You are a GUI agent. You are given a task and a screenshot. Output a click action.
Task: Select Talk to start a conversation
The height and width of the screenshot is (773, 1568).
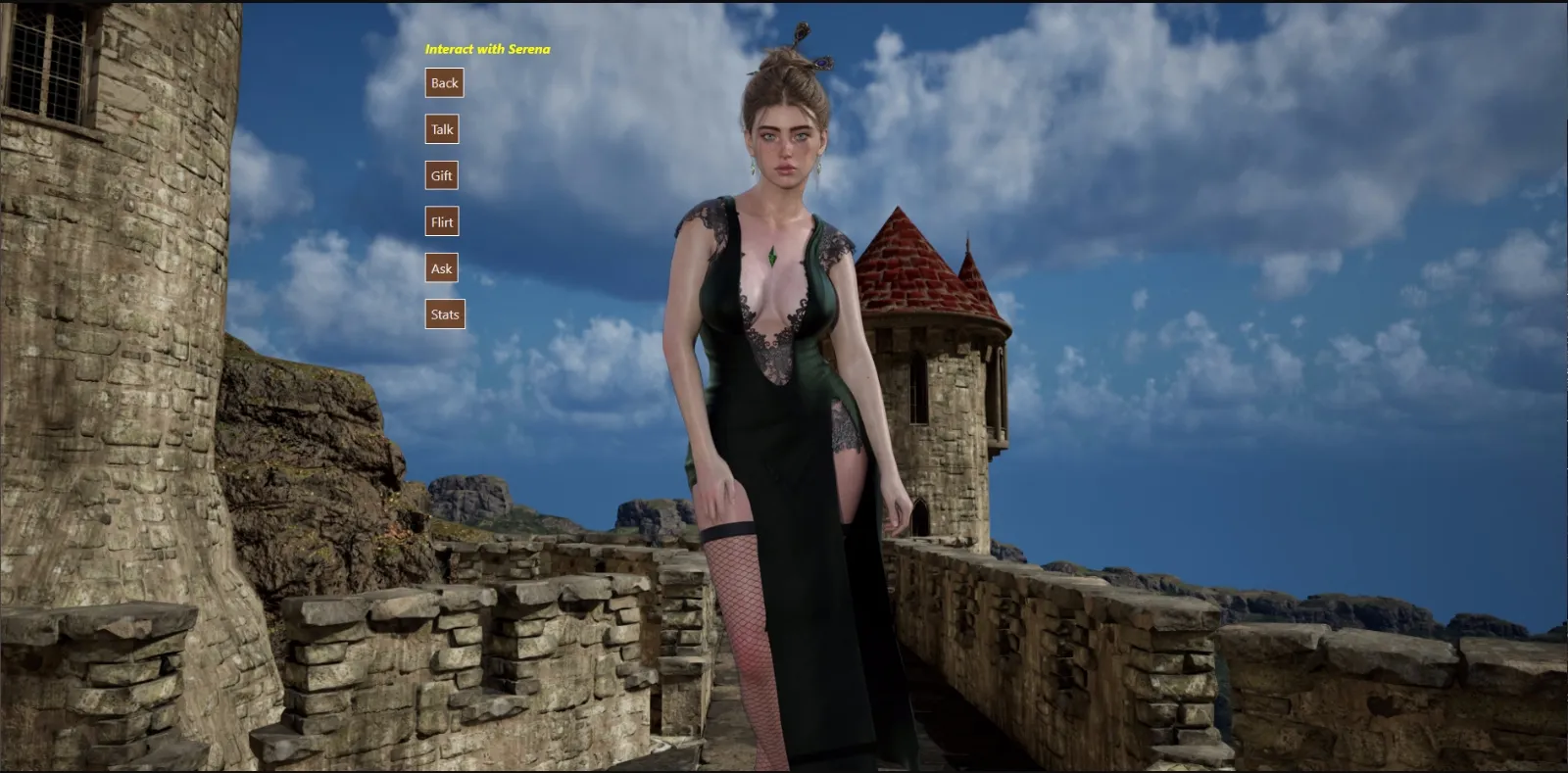click(x=441, y=129)
